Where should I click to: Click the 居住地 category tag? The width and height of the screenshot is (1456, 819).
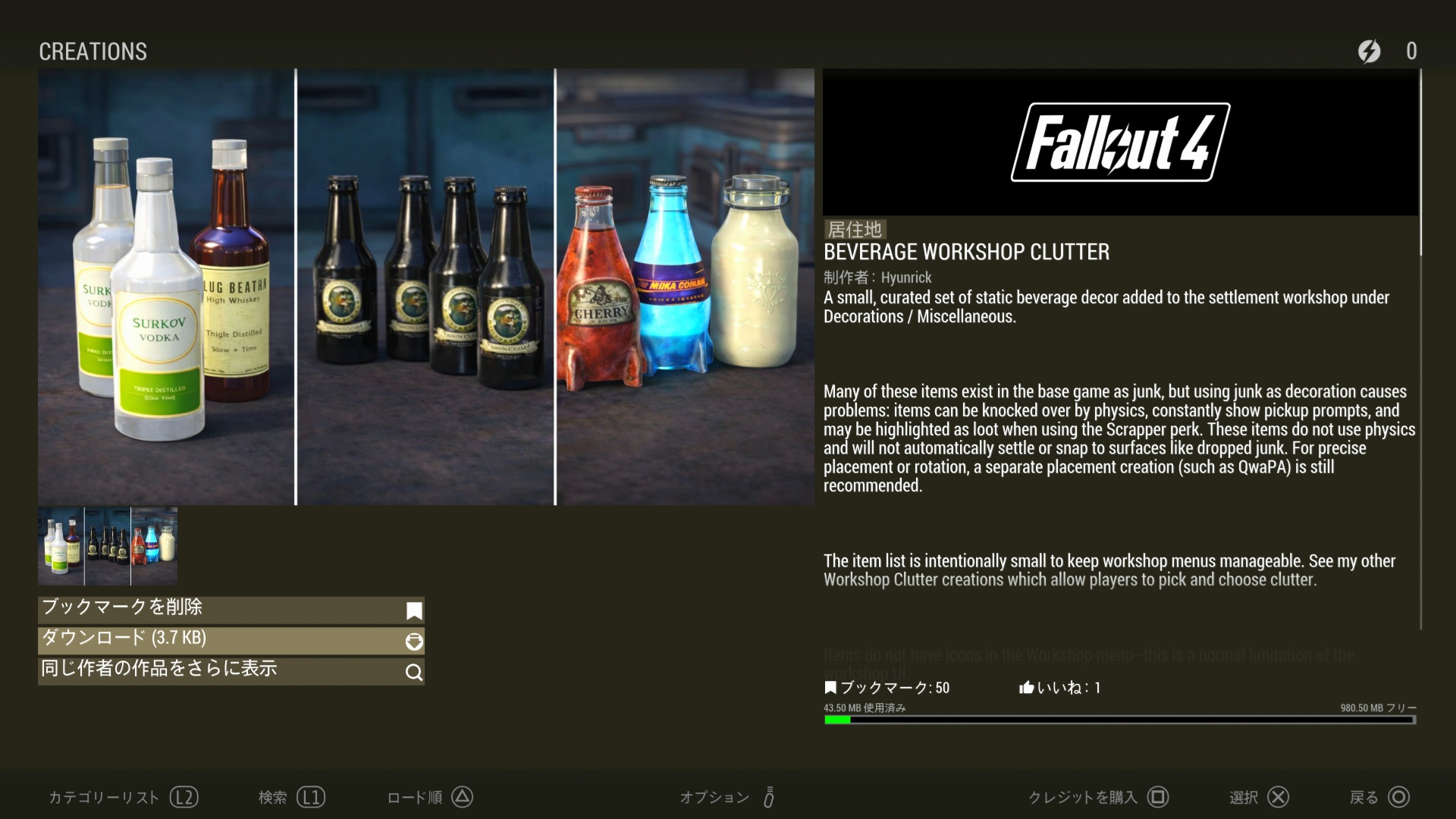click(x=855, y=229)
